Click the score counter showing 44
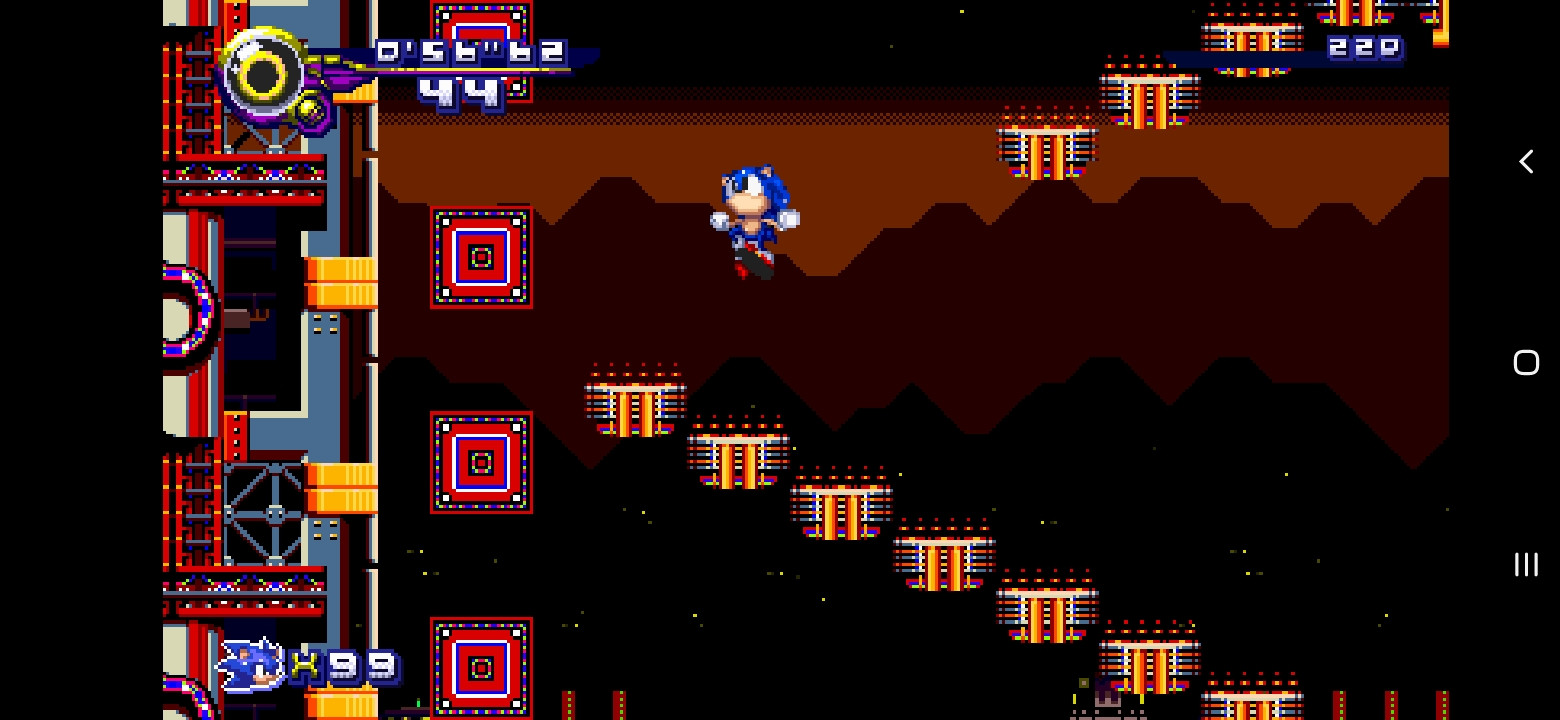 pyautogui.click(x=460, y=92)
